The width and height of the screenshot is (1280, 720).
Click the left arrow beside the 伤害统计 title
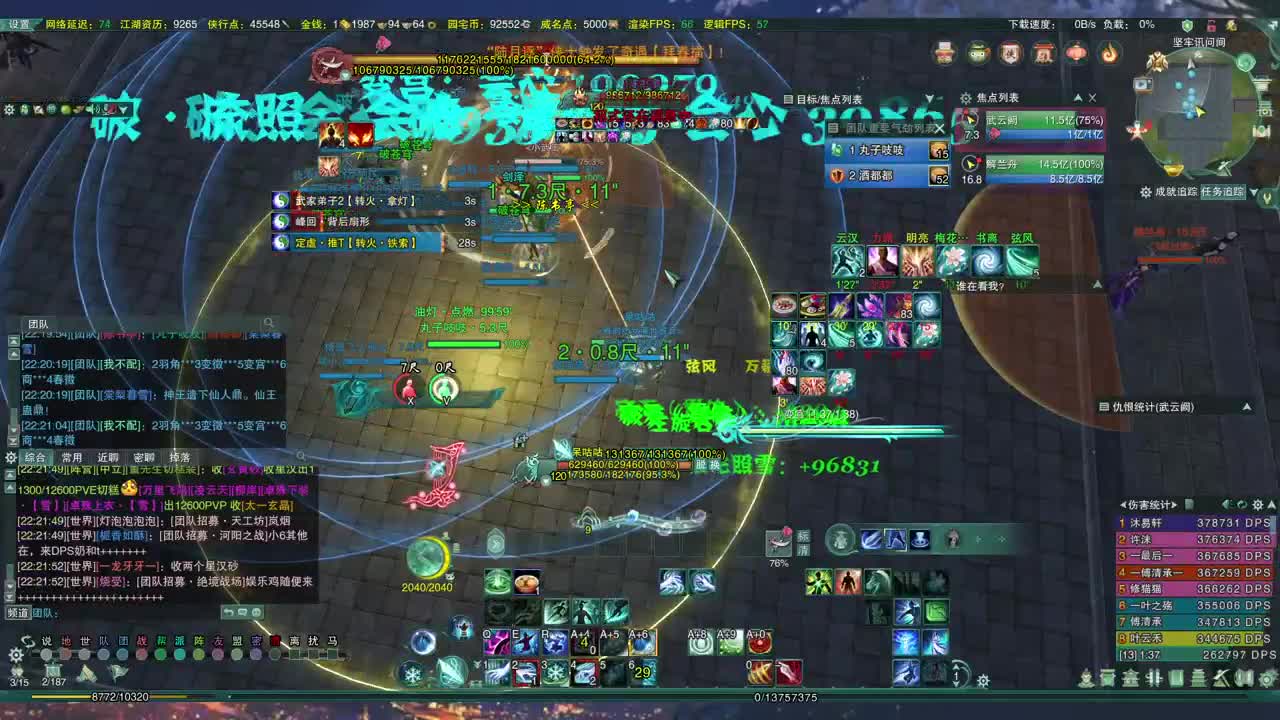coord(1124,504)
